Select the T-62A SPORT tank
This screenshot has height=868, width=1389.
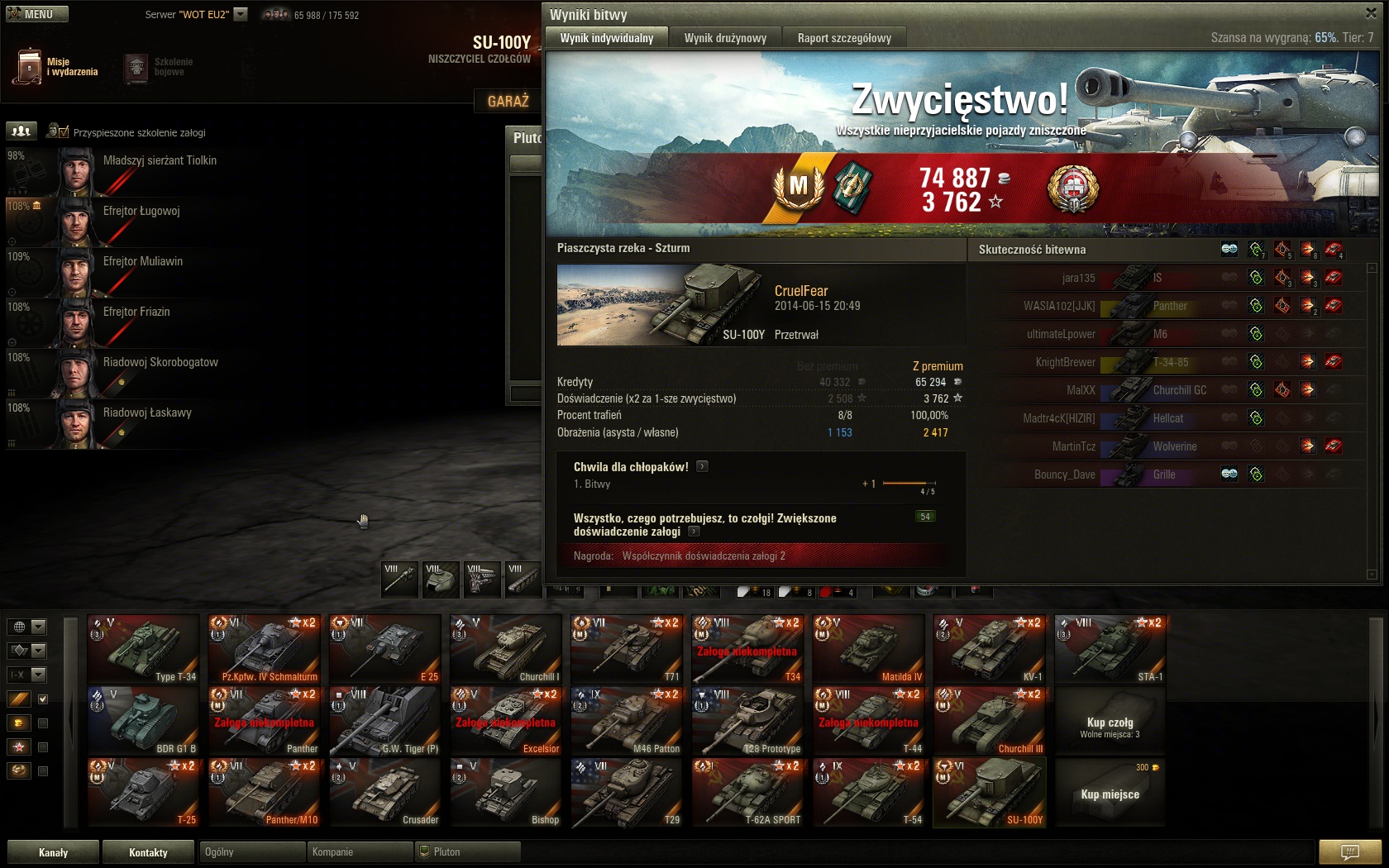pos(747,793)
